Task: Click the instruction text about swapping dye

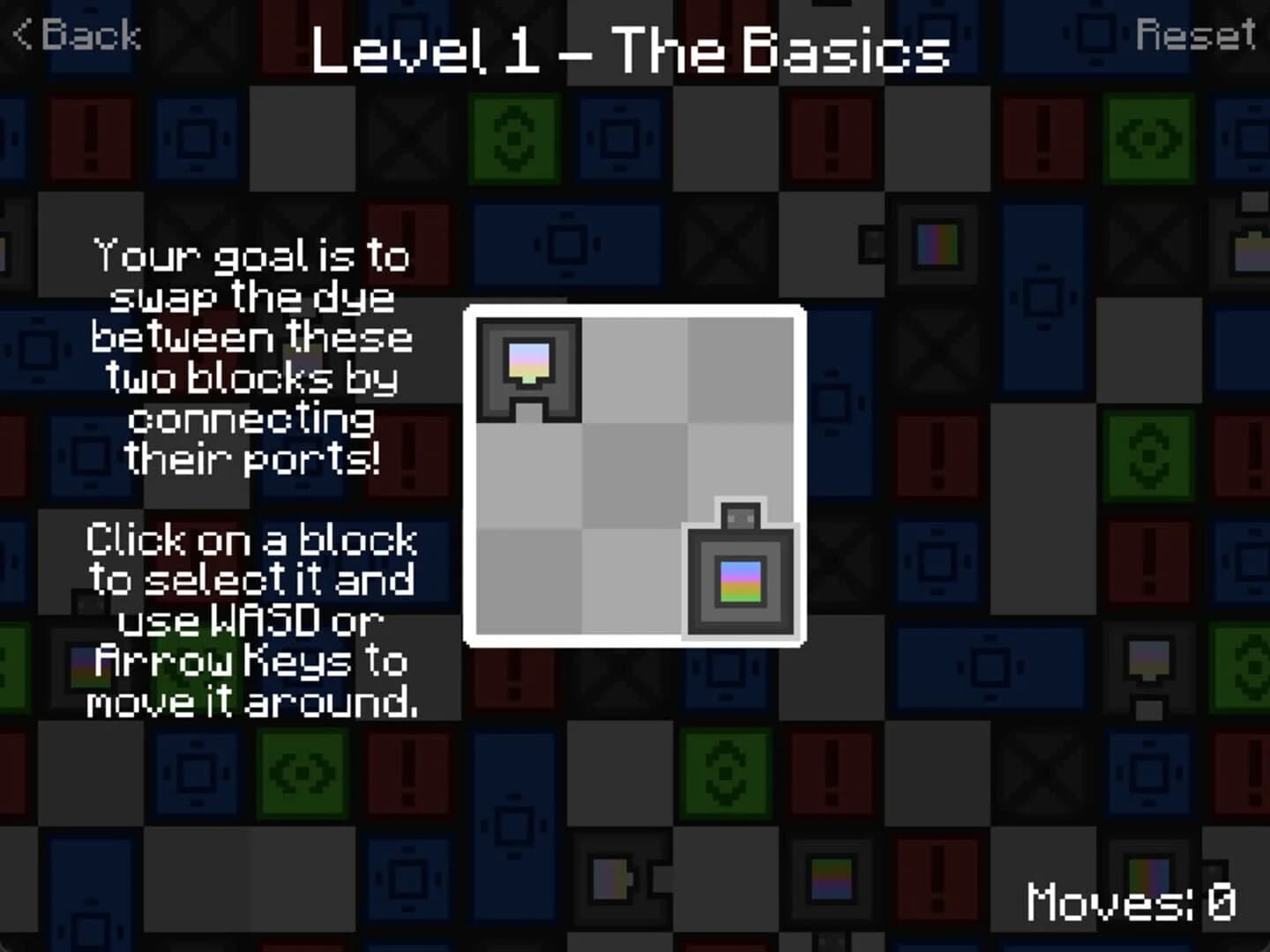Action: tap(251, 353)
